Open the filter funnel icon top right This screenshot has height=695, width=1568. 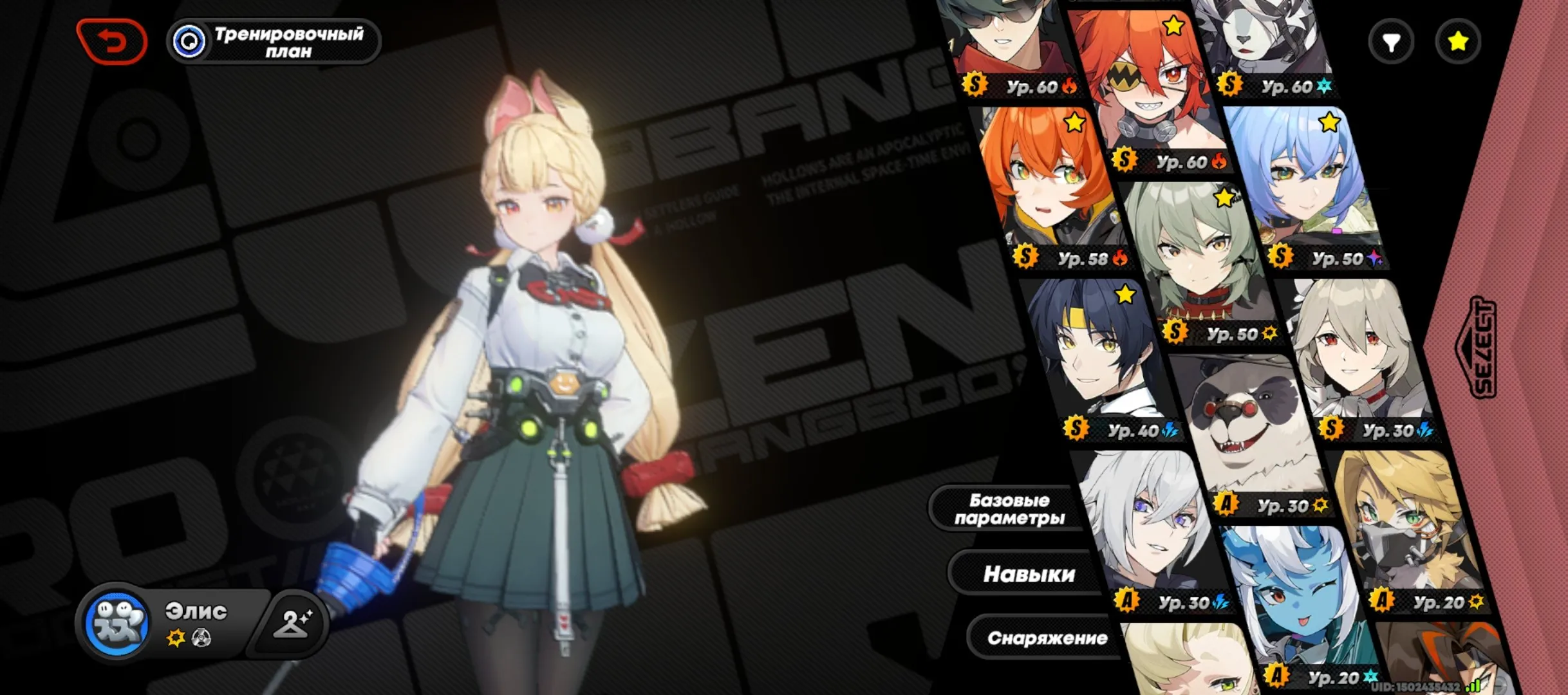pos(1391,41)
